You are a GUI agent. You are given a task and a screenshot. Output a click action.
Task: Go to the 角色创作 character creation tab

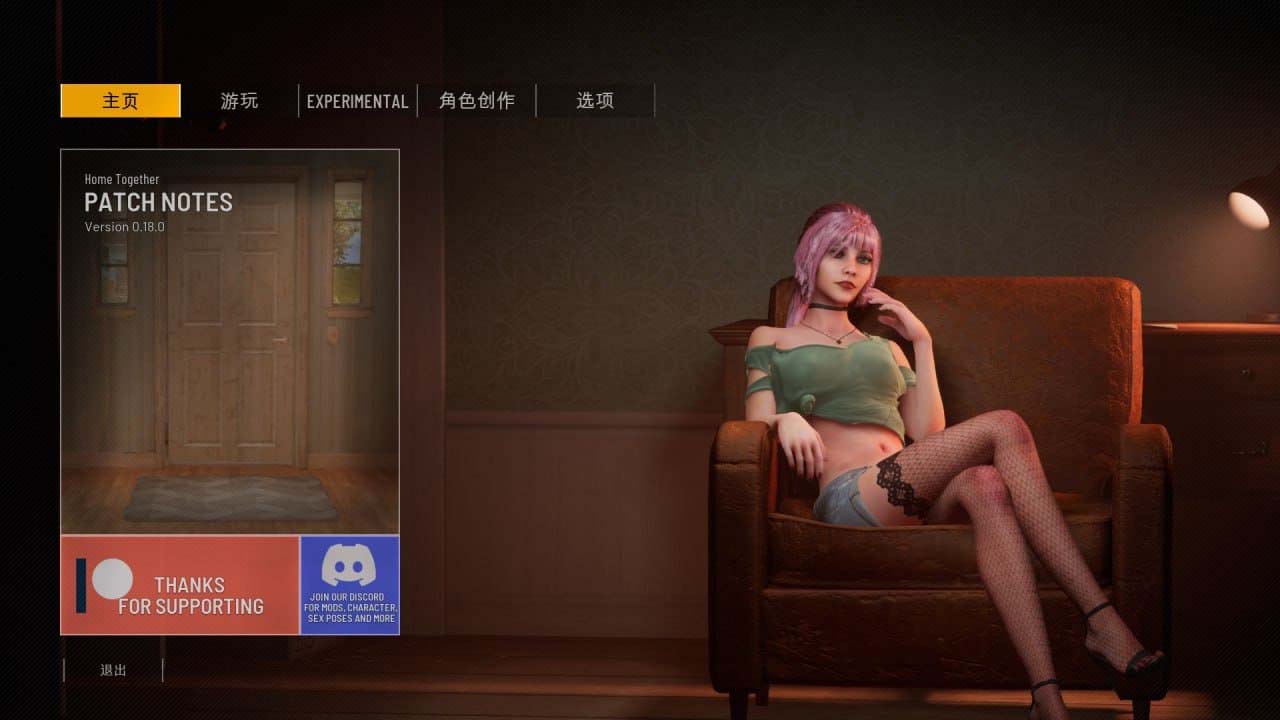pos(477,101)
